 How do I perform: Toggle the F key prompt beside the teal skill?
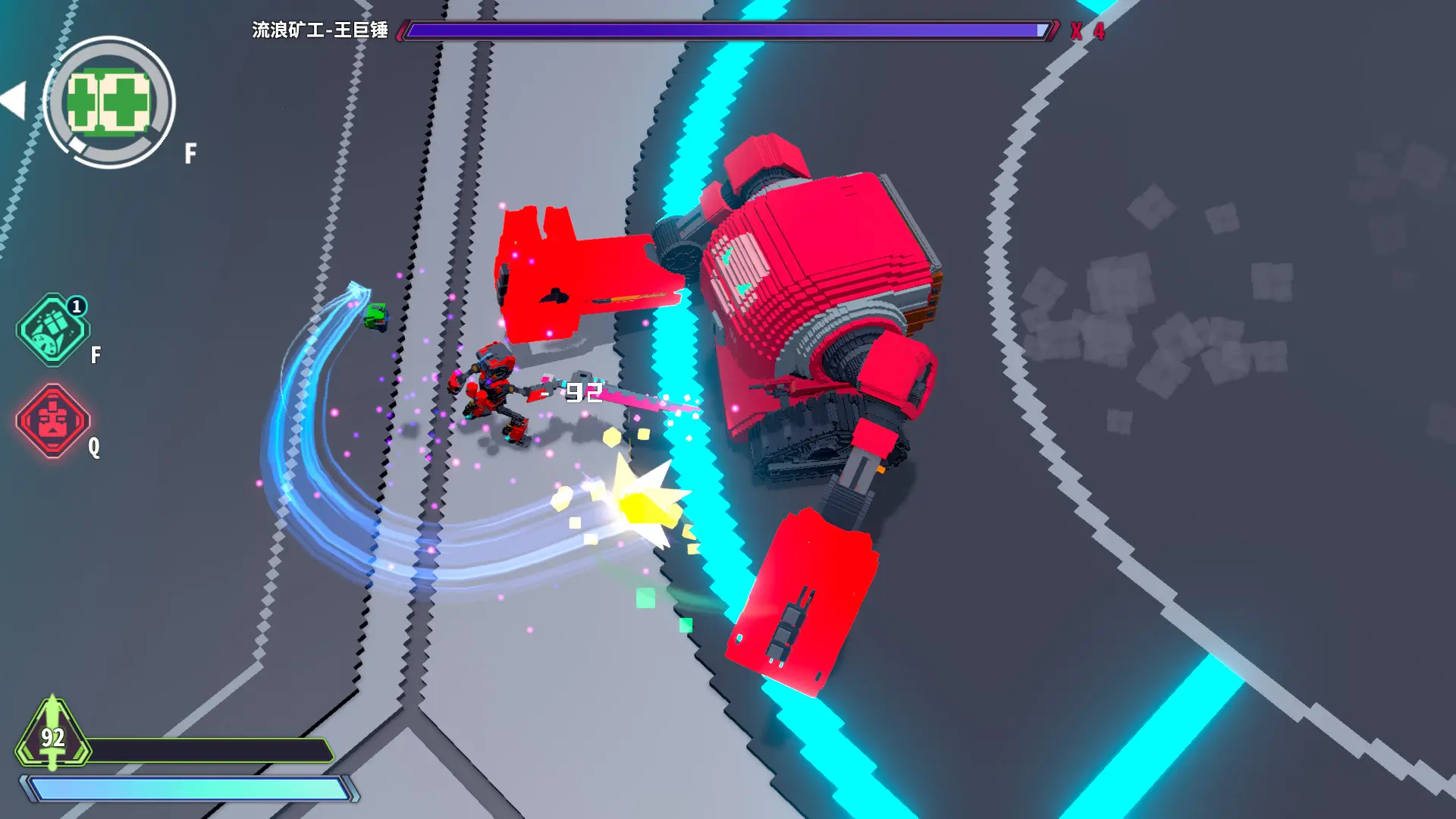[x=94, y=353]
